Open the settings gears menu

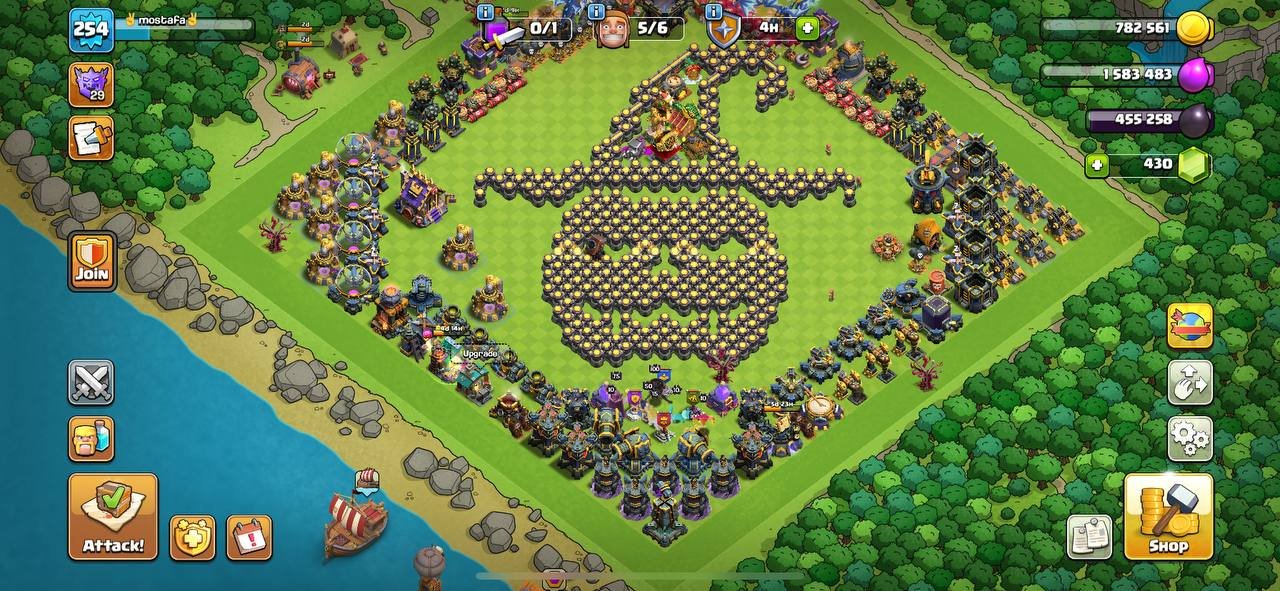tap(1190, 438)
